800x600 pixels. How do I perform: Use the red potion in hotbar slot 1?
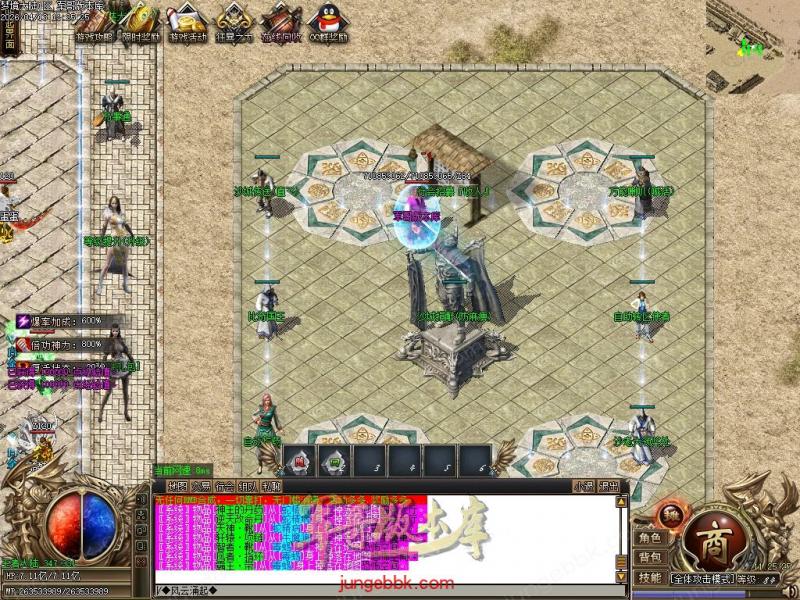[x=297, y=461]
